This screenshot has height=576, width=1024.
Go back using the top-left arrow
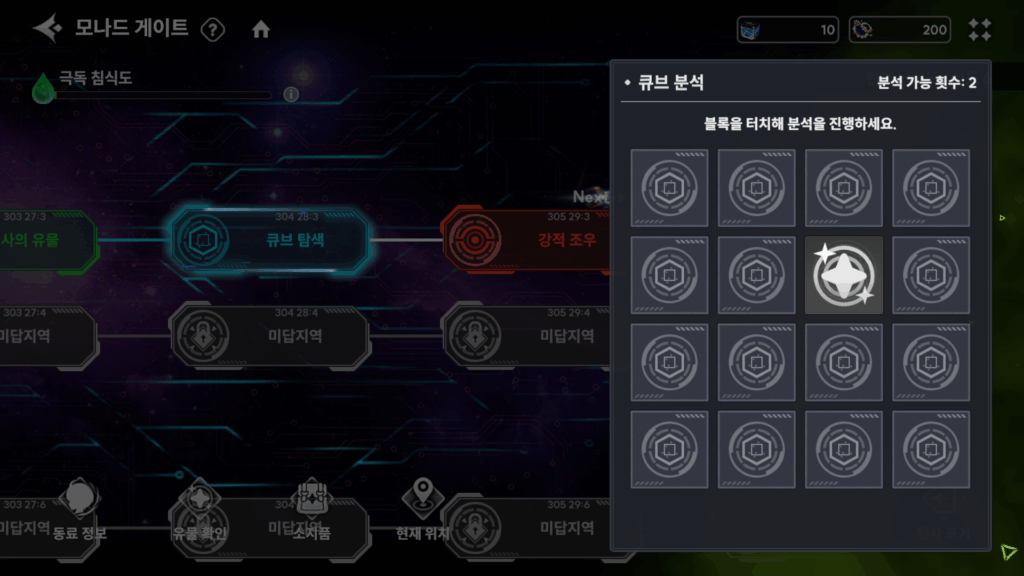pos(46,28)
